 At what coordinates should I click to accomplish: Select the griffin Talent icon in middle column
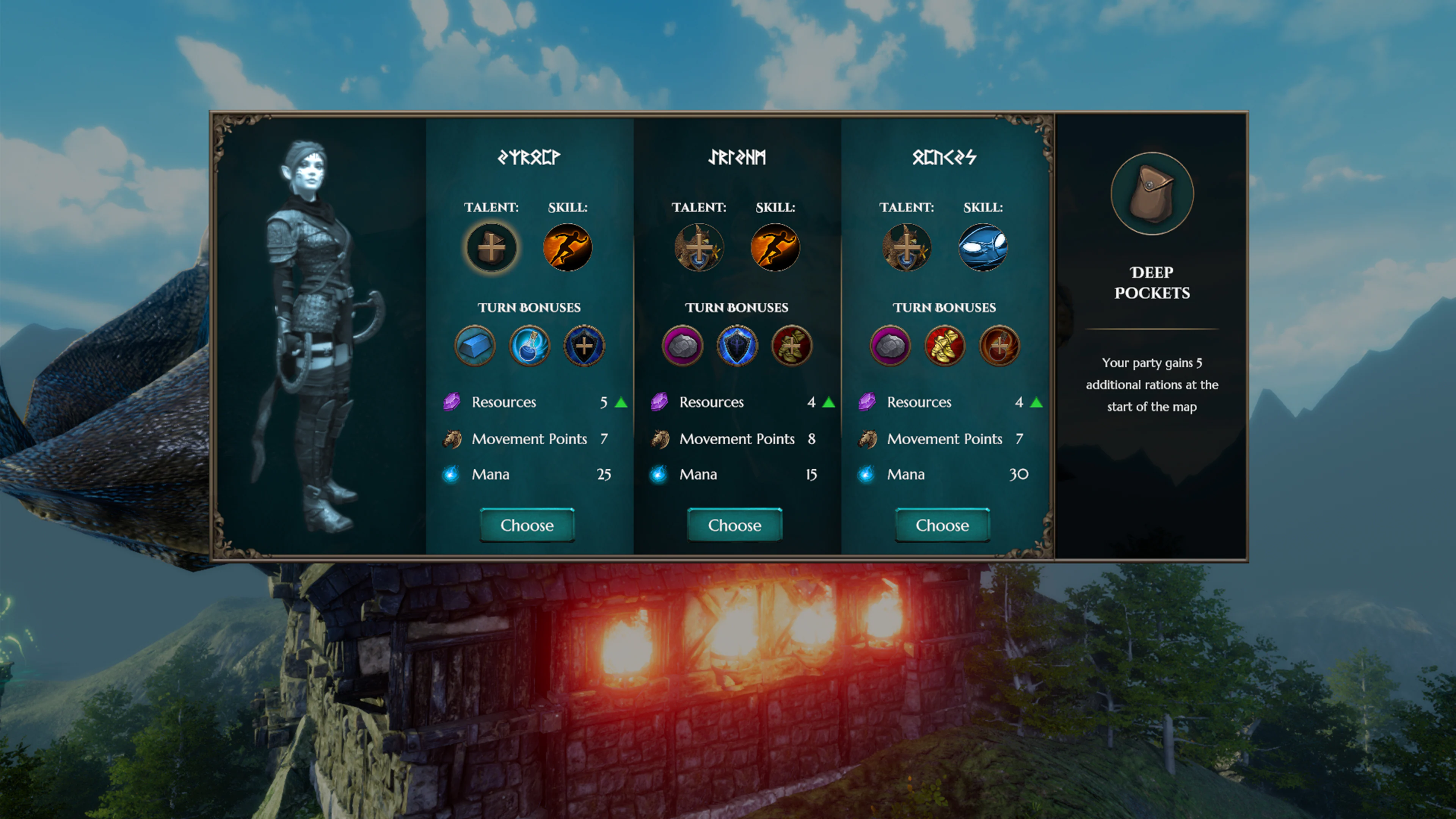pyautogui.click(x=699, y=247)
